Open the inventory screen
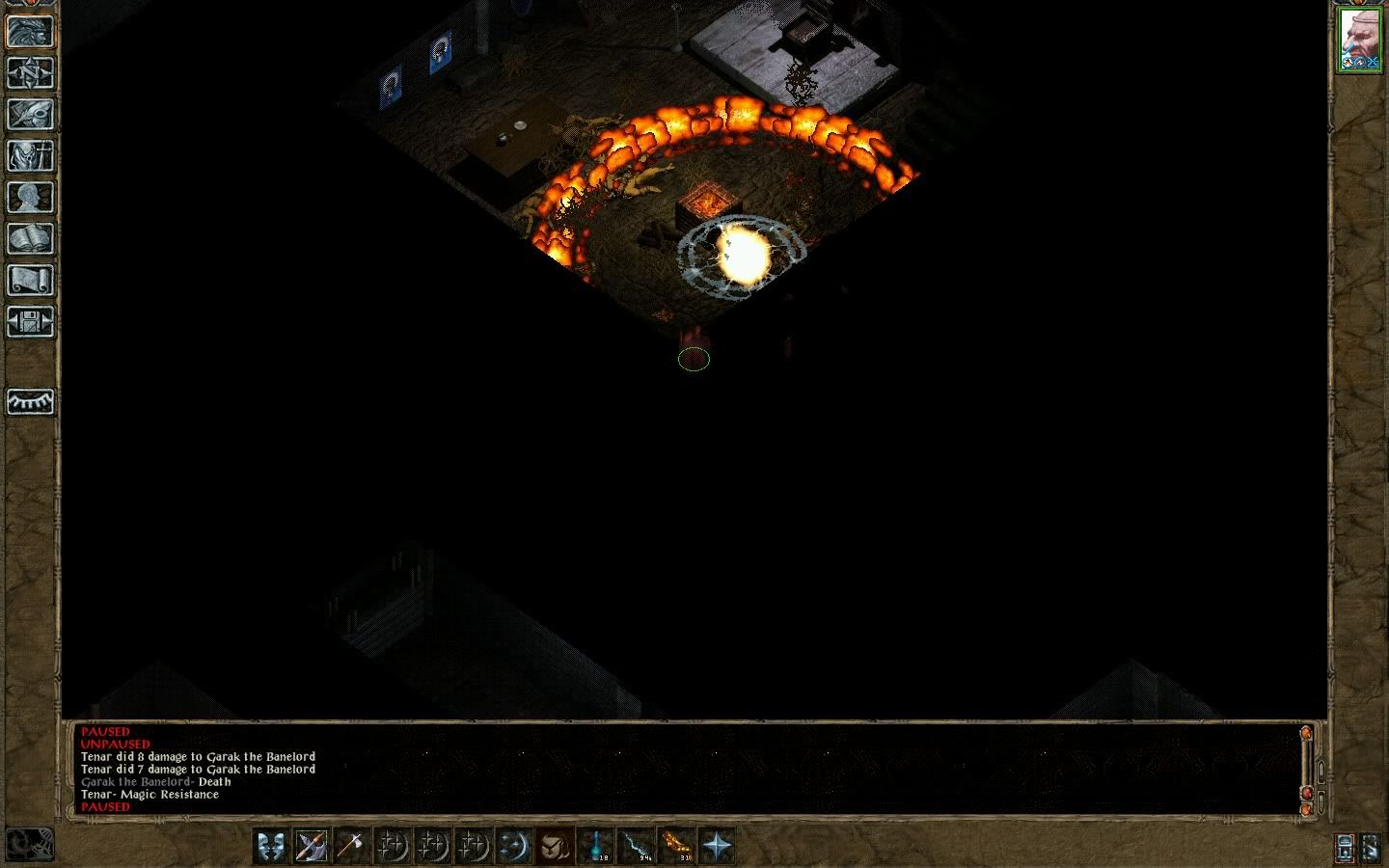Viewport: 1389px width, 868px height. [30, 156]
